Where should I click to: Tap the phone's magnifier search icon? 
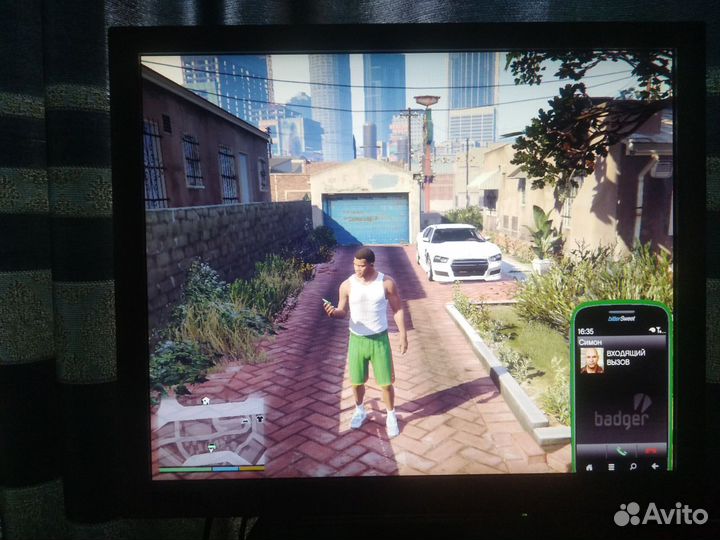pos(633,466)
